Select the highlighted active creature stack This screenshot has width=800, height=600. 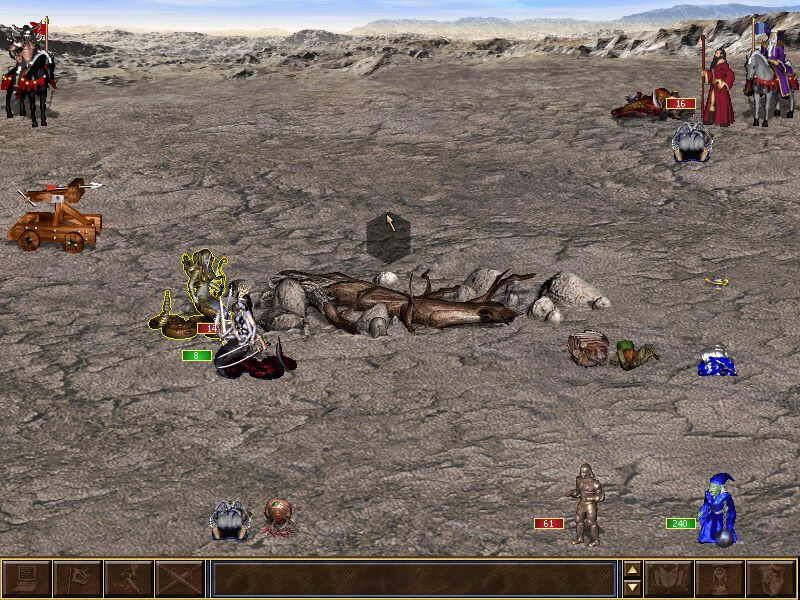[x=197, y=295]
